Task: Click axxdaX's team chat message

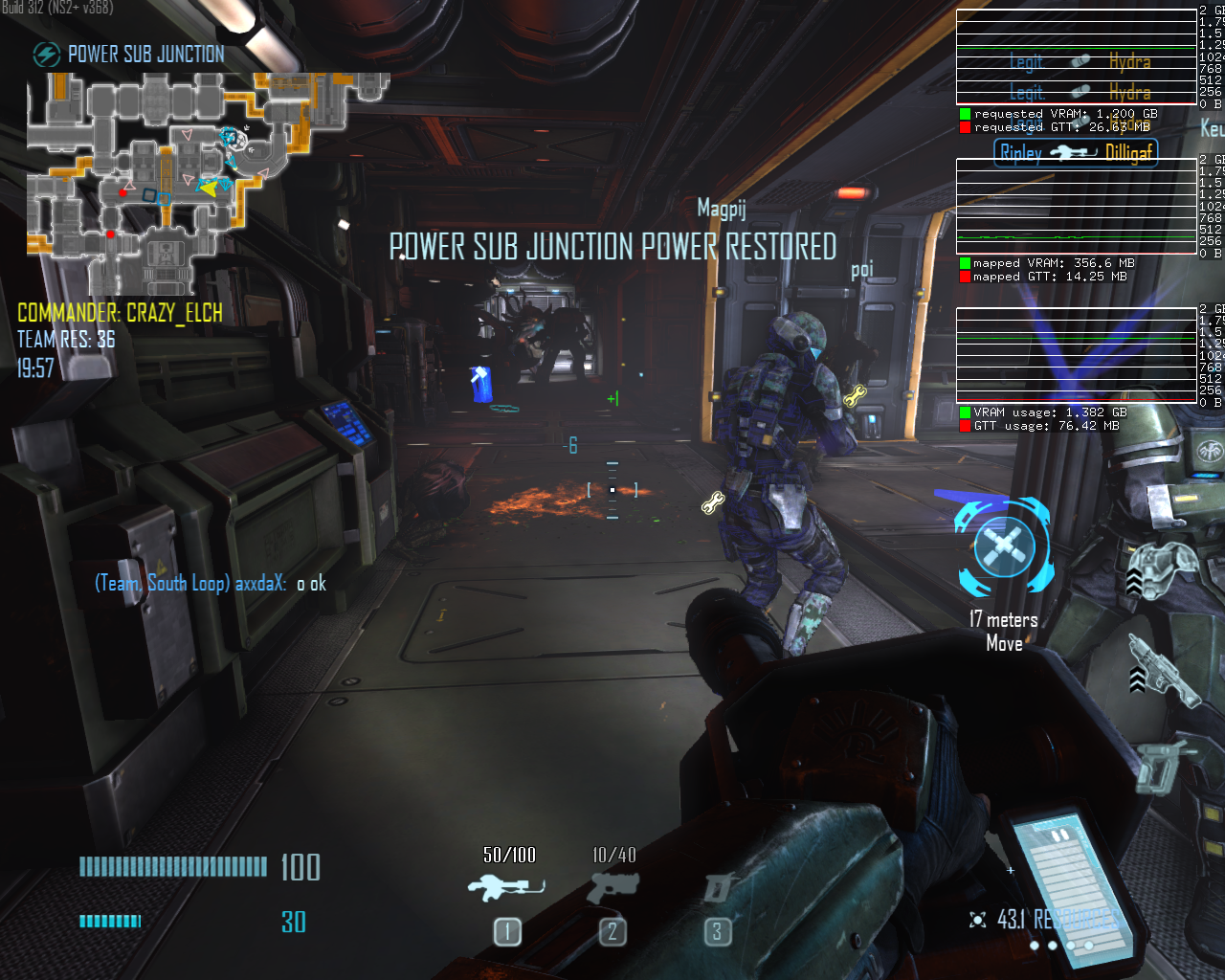Action: [x=211, y=583]
